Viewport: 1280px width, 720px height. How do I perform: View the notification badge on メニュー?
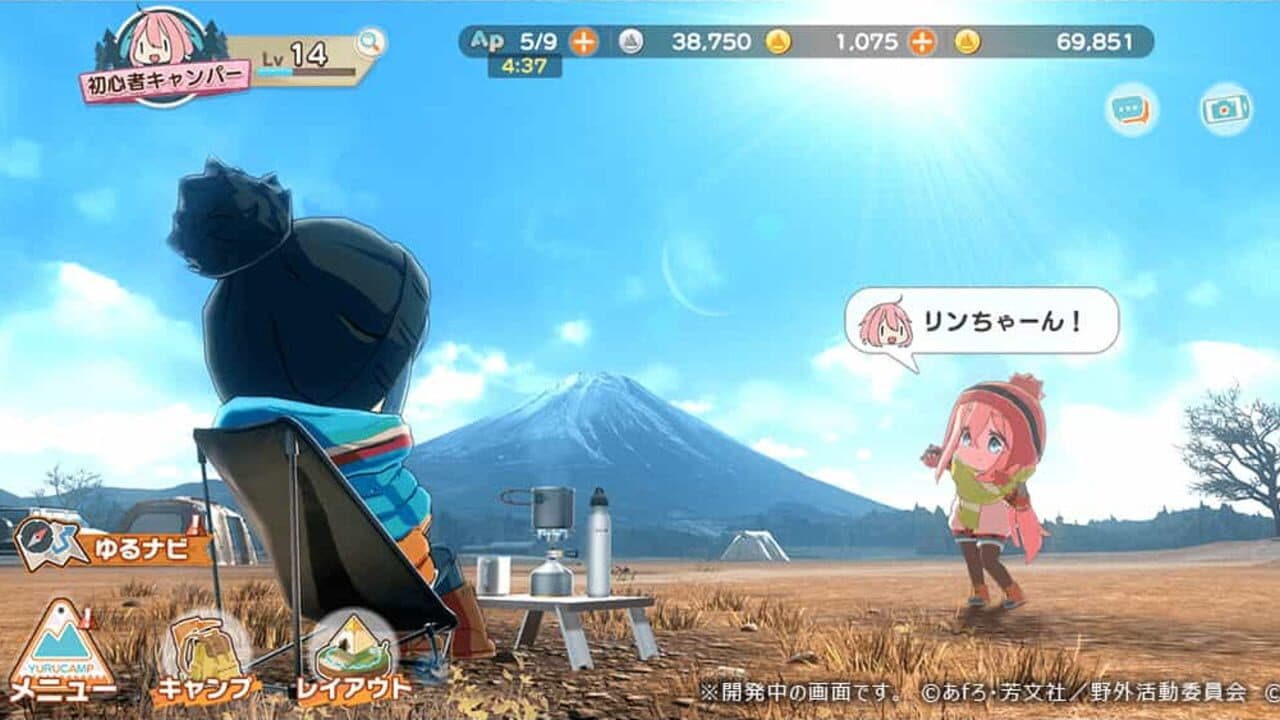(86, 620)
